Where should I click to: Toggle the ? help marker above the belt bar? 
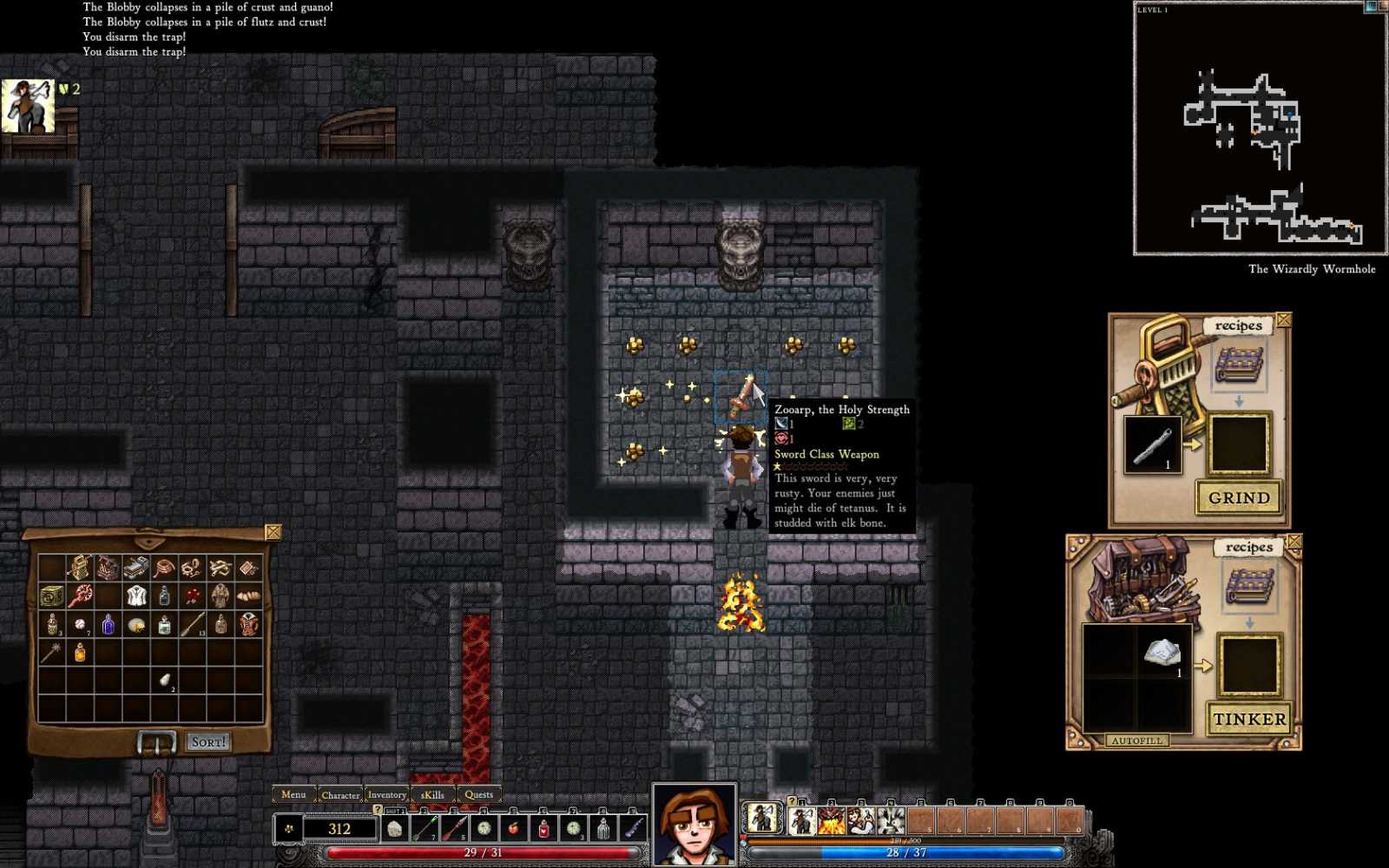(x=378, y=810)
